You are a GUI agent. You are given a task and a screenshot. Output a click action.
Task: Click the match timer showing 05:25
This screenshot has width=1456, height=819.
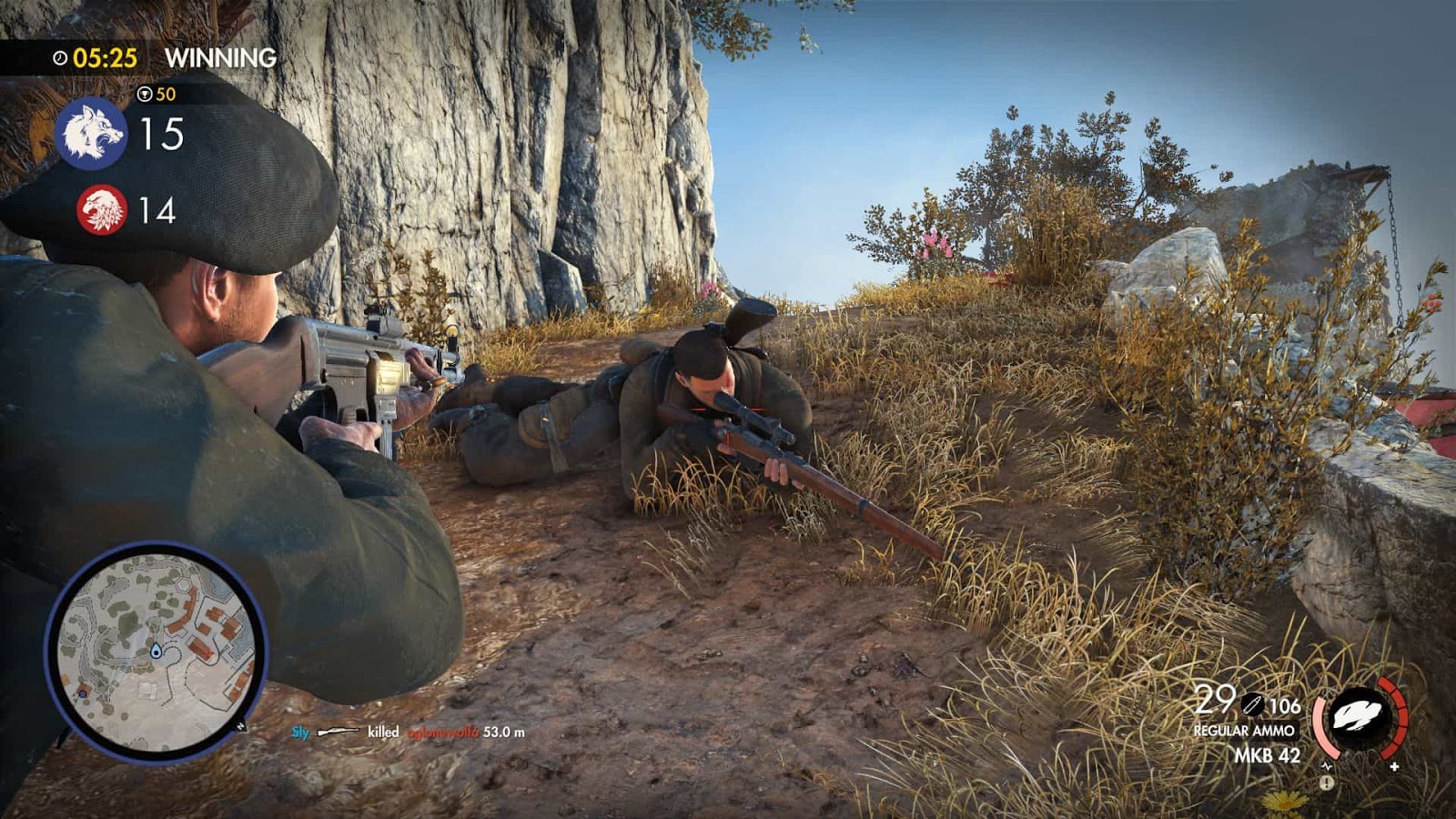[106, 56]
